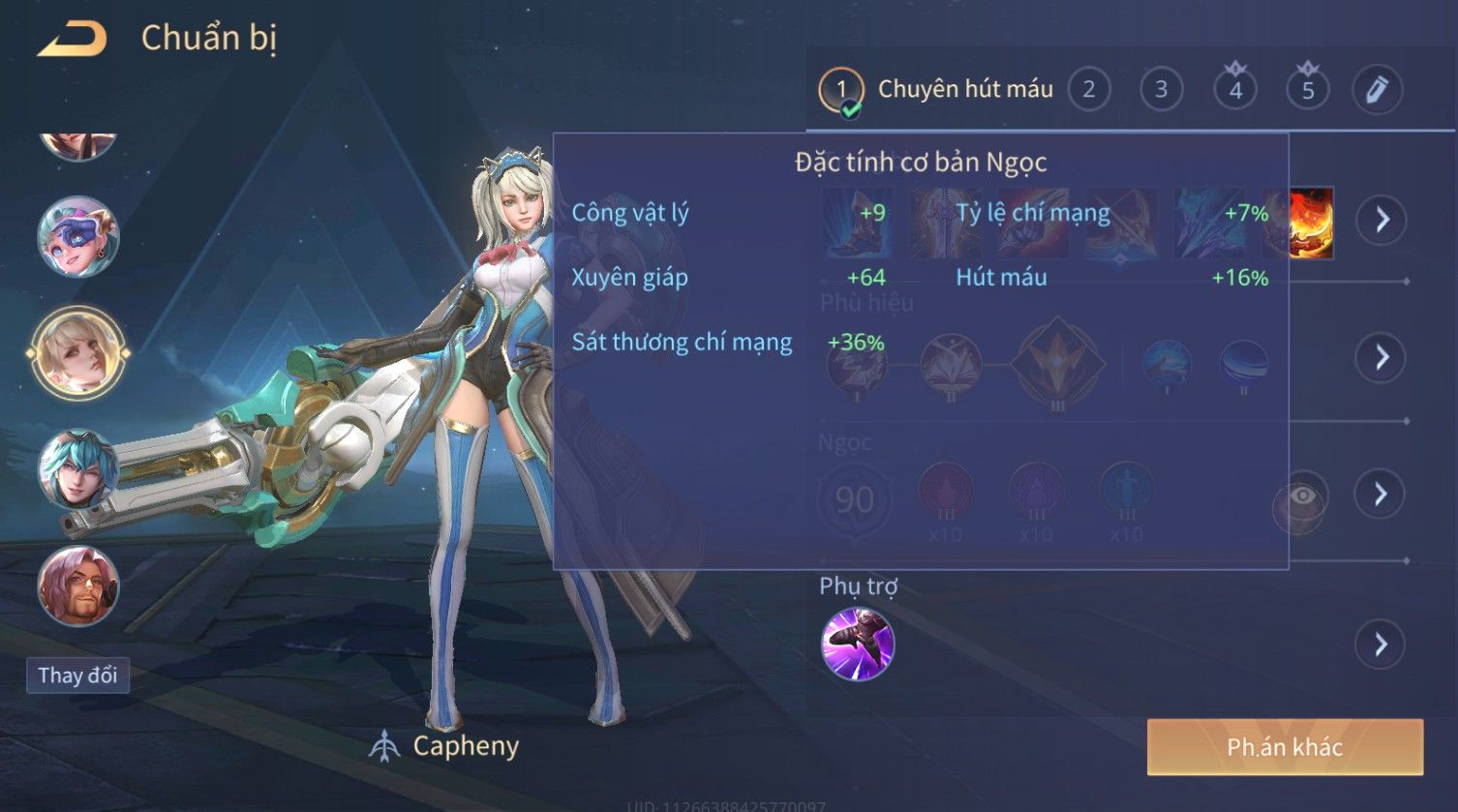Choose locked preset slot 4
The image size is (1458, 812).
pos(1235,90)
